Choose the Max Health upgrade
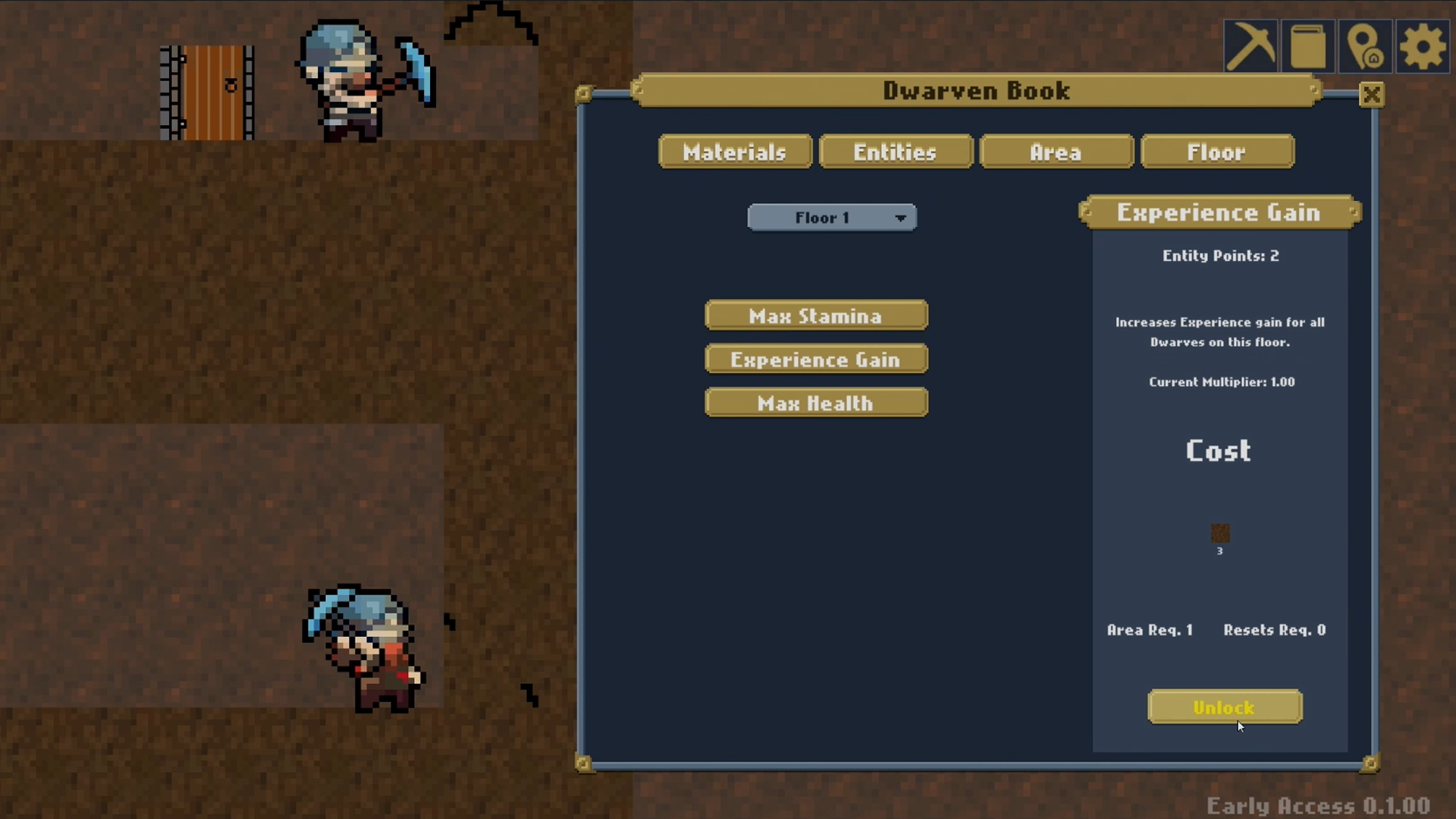1456x819 pixels. click(816, 403)
